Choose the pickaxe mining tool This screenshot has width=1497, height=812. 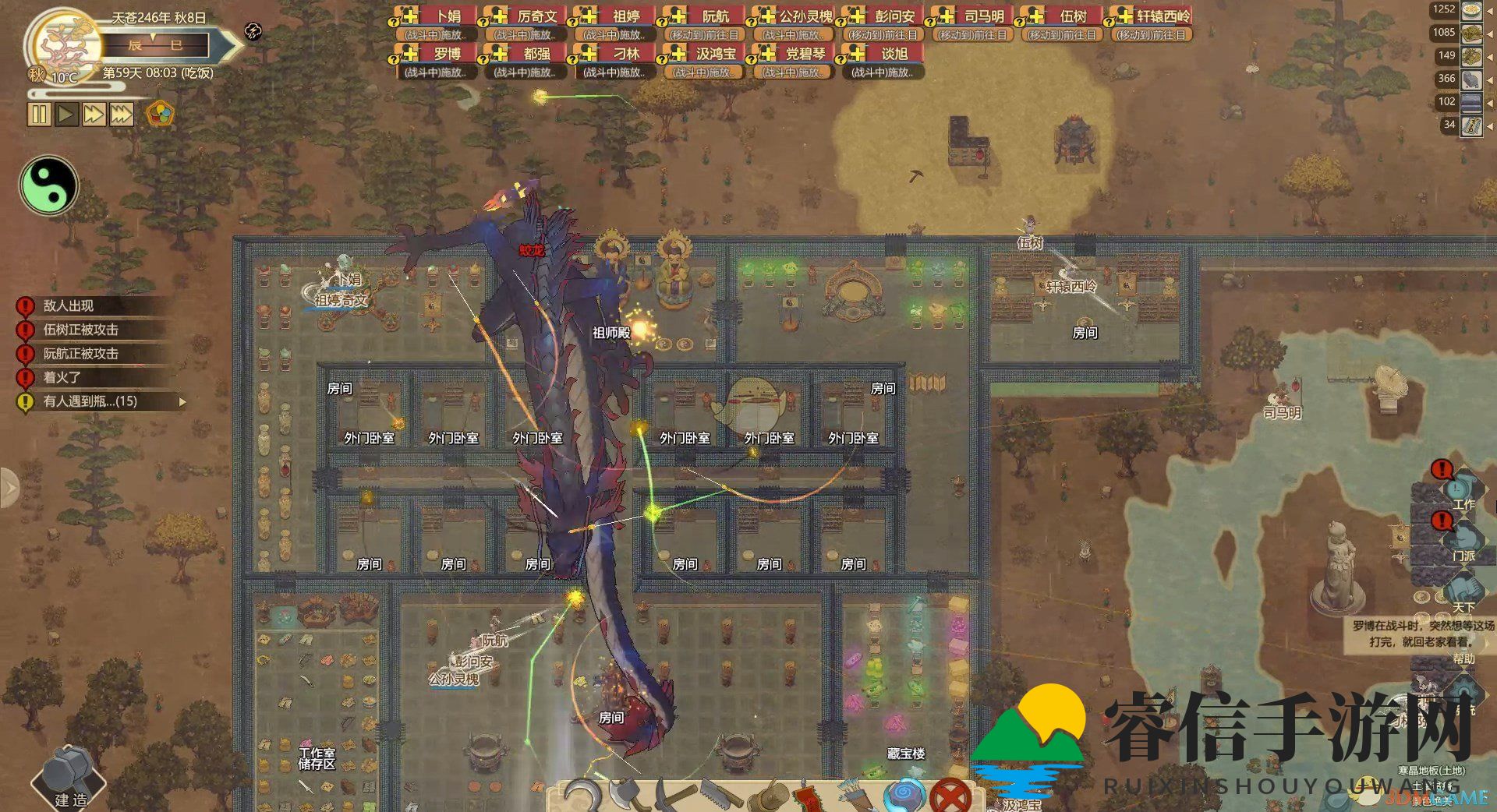tap(671, 795)
